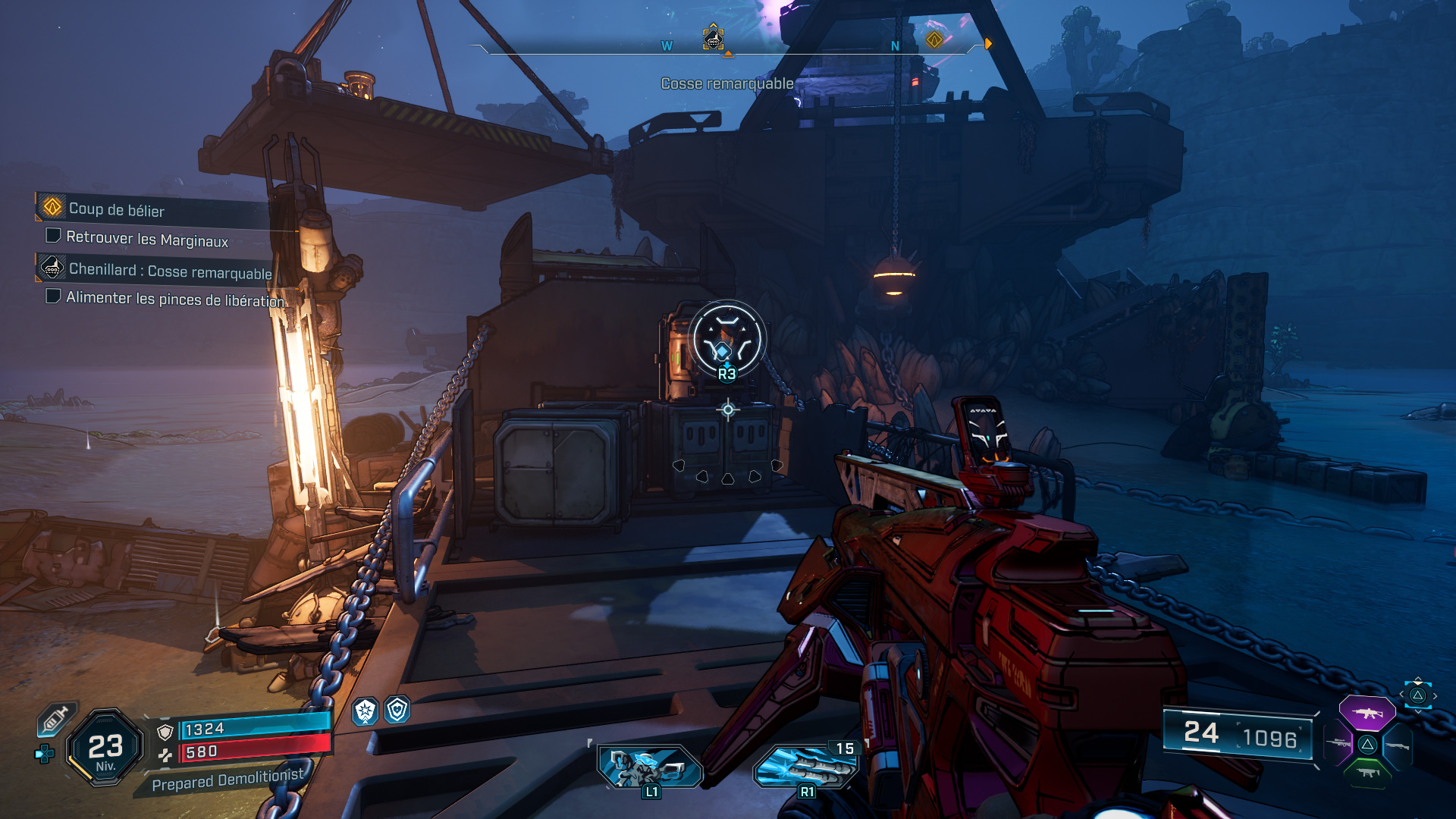Toggle the leftmost status effect badge
This screenshot has width=1456, height=819.
(365, 710)
